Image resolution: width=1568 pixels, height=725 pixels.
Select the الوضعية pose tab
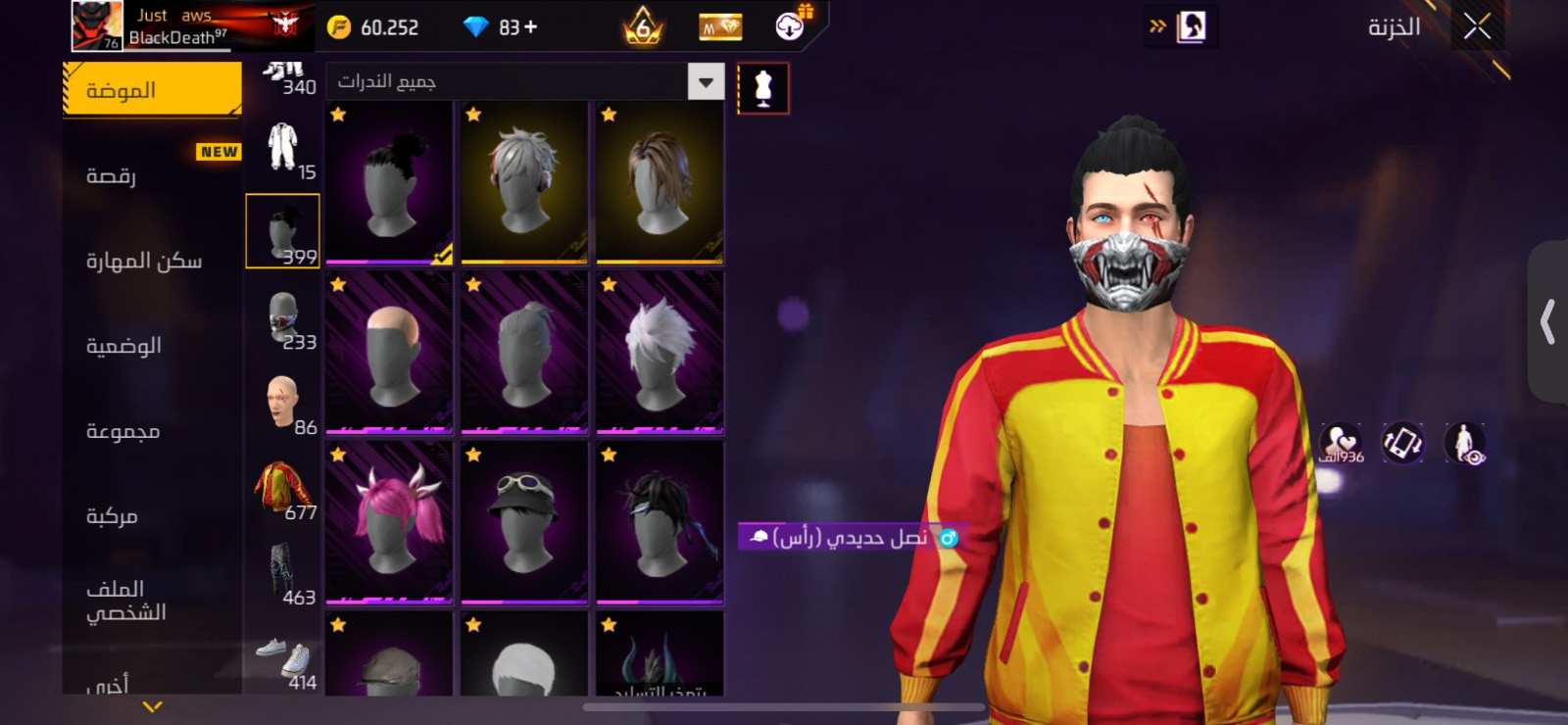click(152, 346)
